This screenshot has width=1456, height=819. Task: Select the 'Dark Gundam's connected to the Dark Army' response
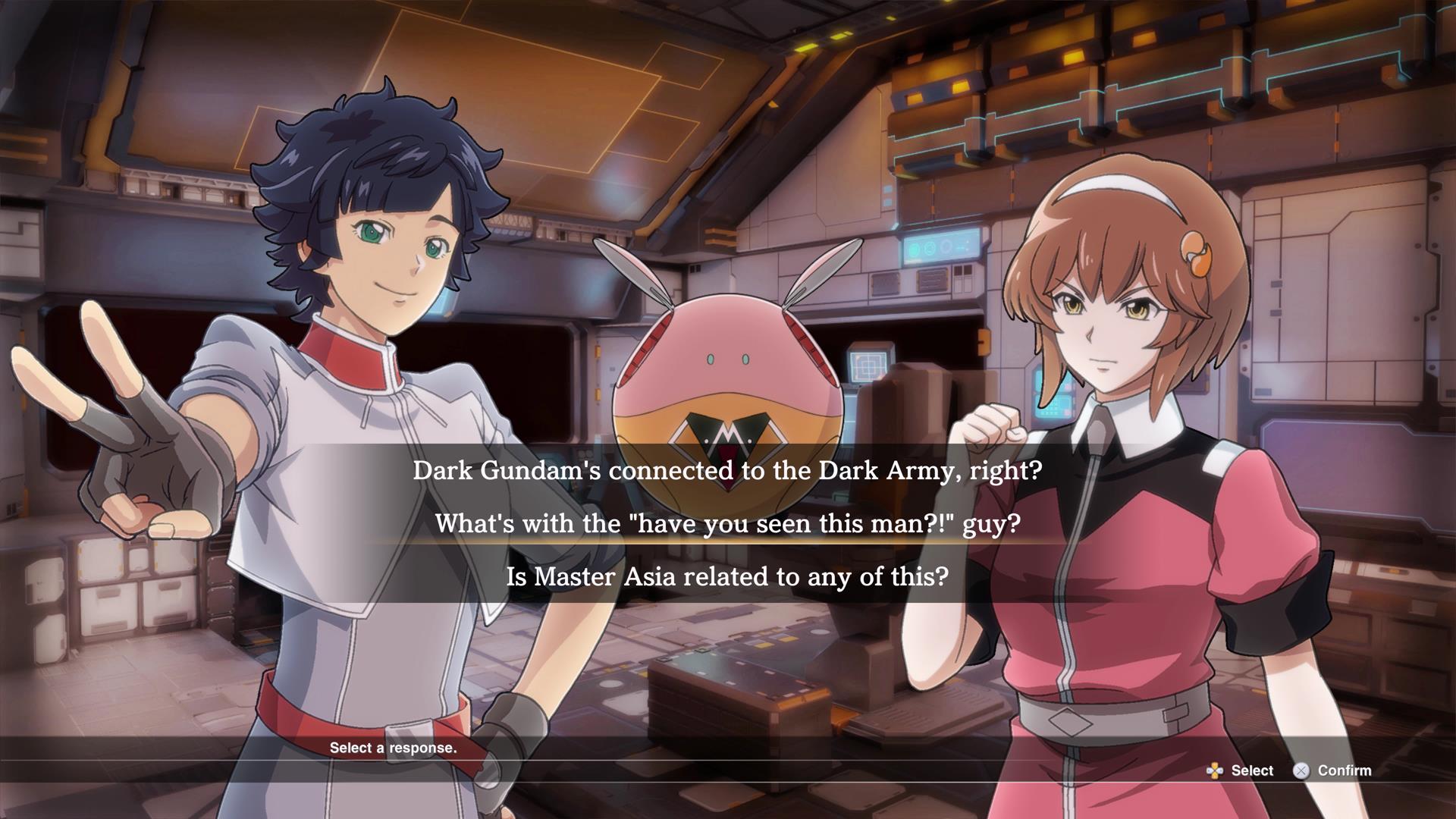click(728, 470)
